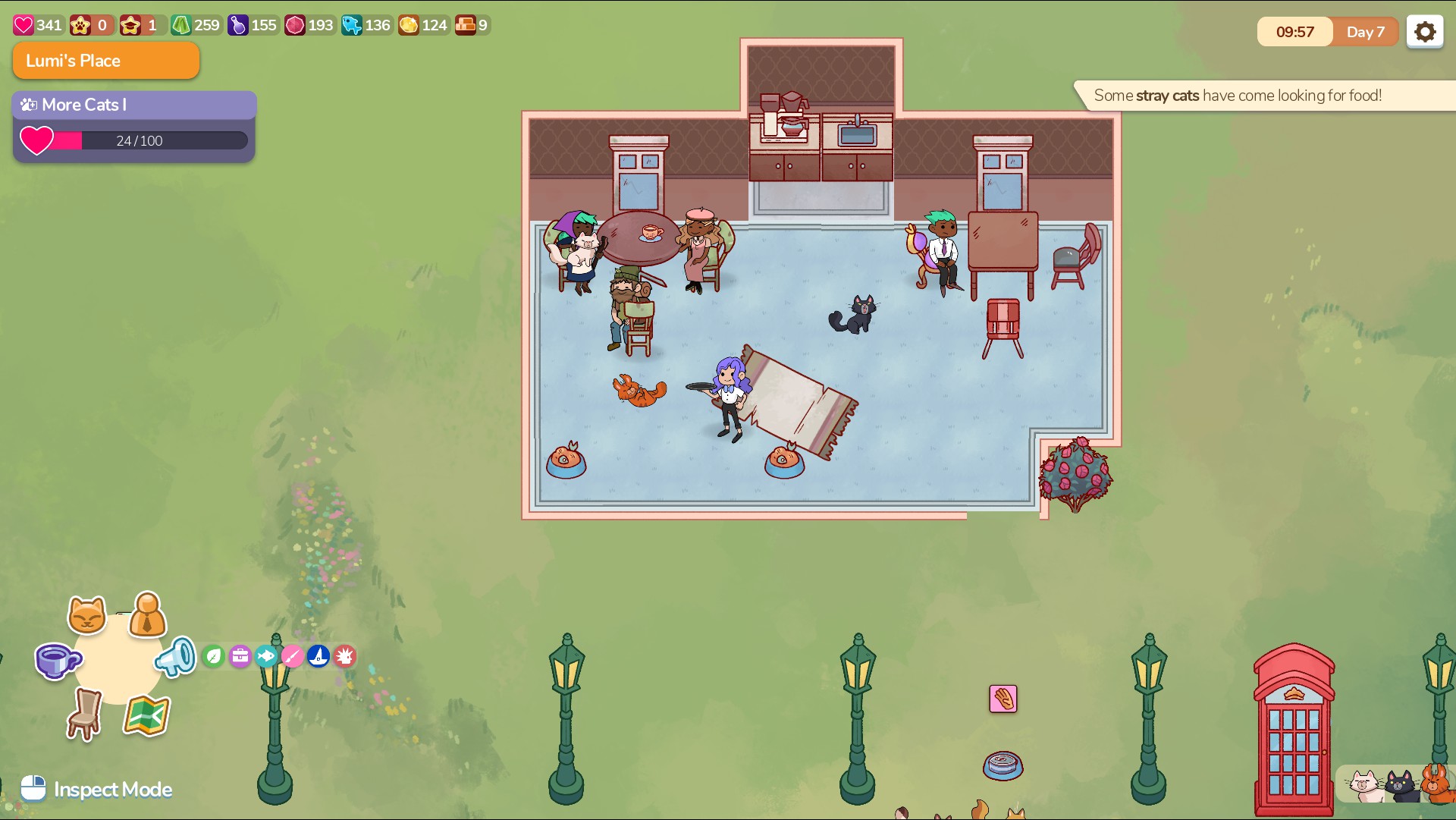Select the orange cat portrait
The image size is (1456, 820).
(1436, 784)
